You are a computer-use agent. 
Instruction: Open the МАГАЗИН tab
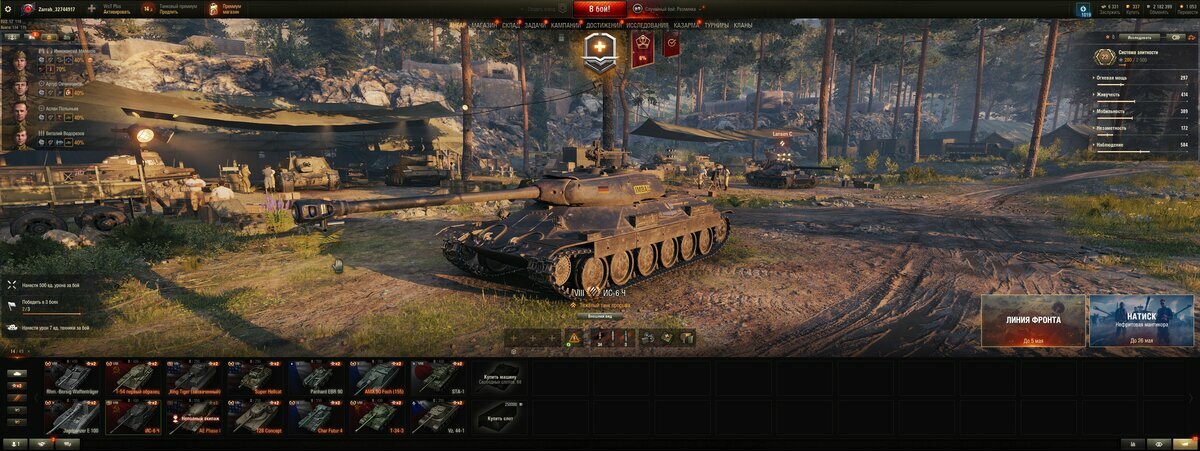(483, 25)
